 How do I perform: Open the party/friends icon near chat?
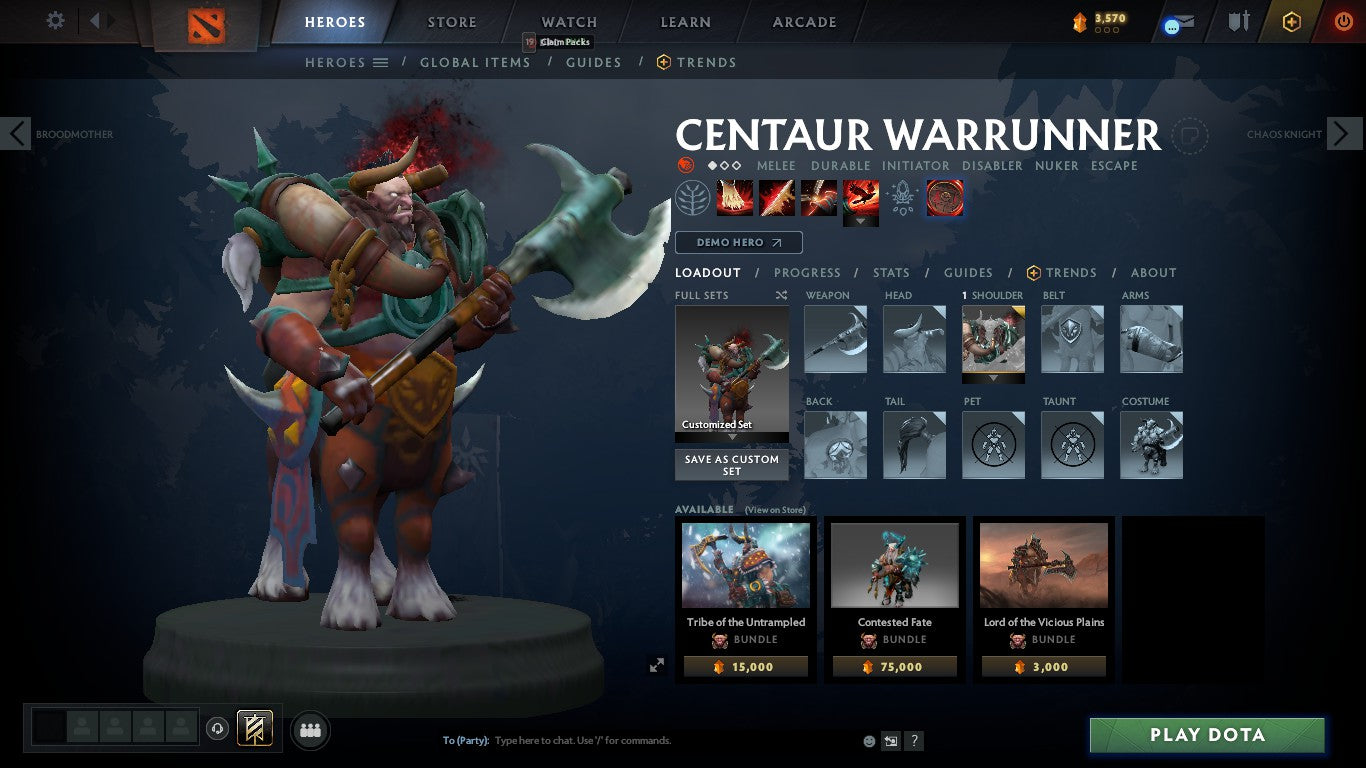310,731
